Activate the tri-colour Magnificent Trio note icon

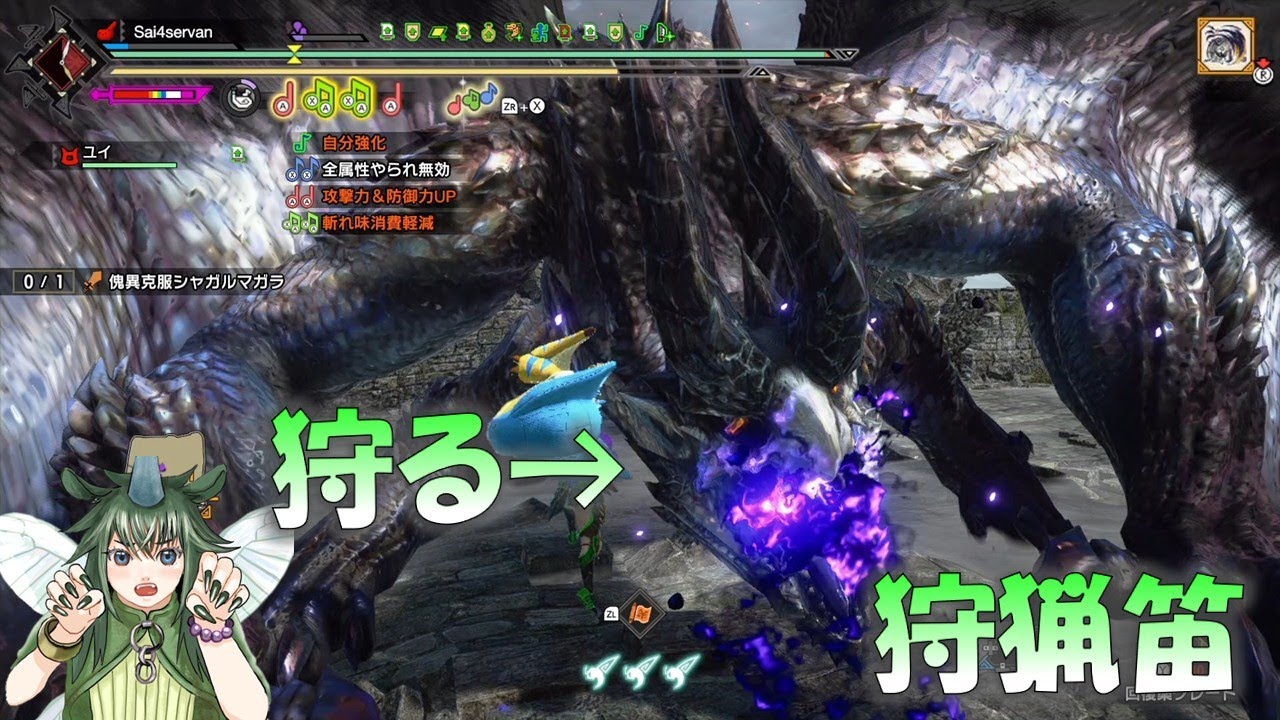(472, 97)
